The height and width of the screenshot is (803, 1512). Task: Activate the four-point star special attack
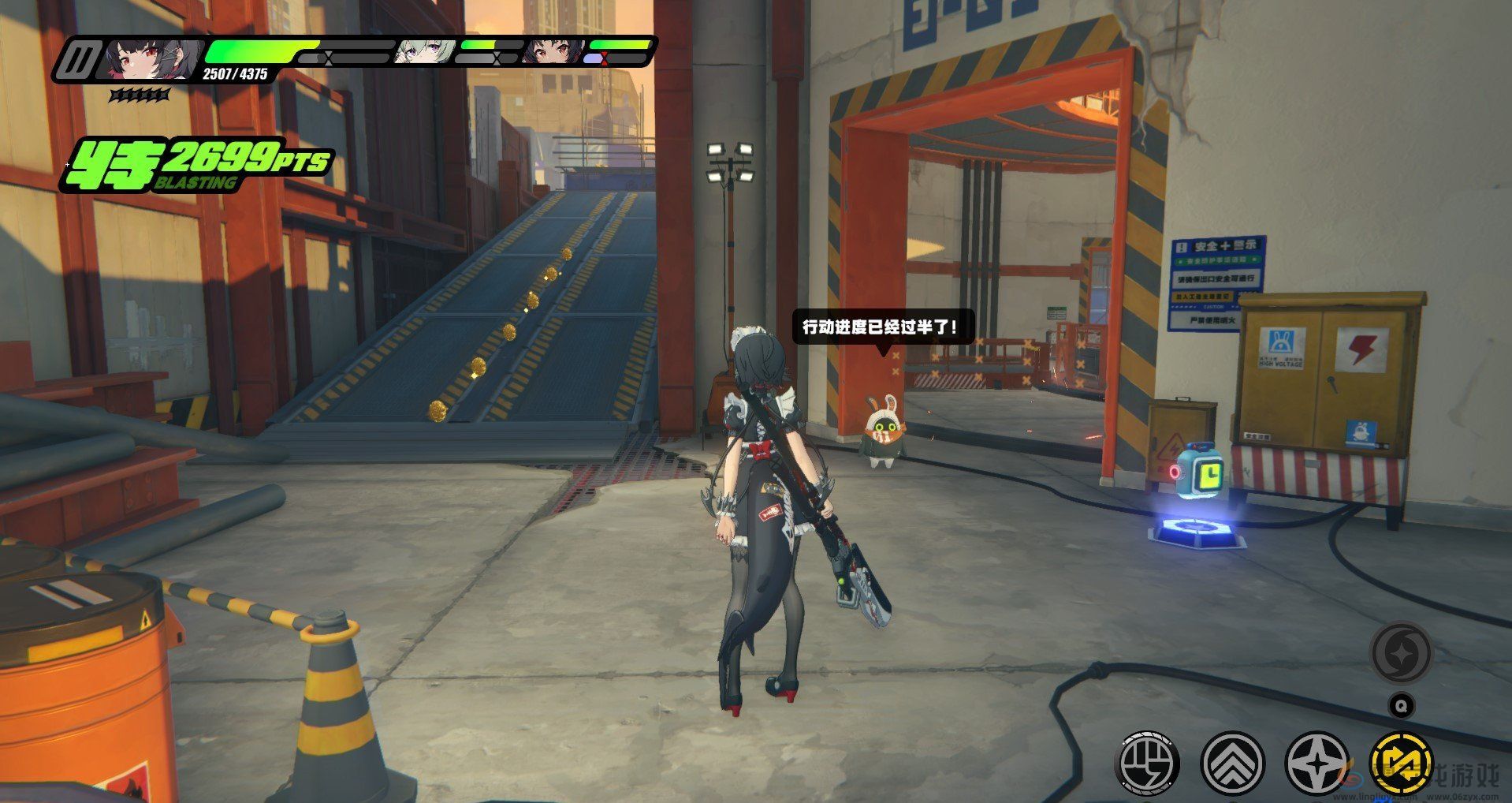tap(1316, 763)
